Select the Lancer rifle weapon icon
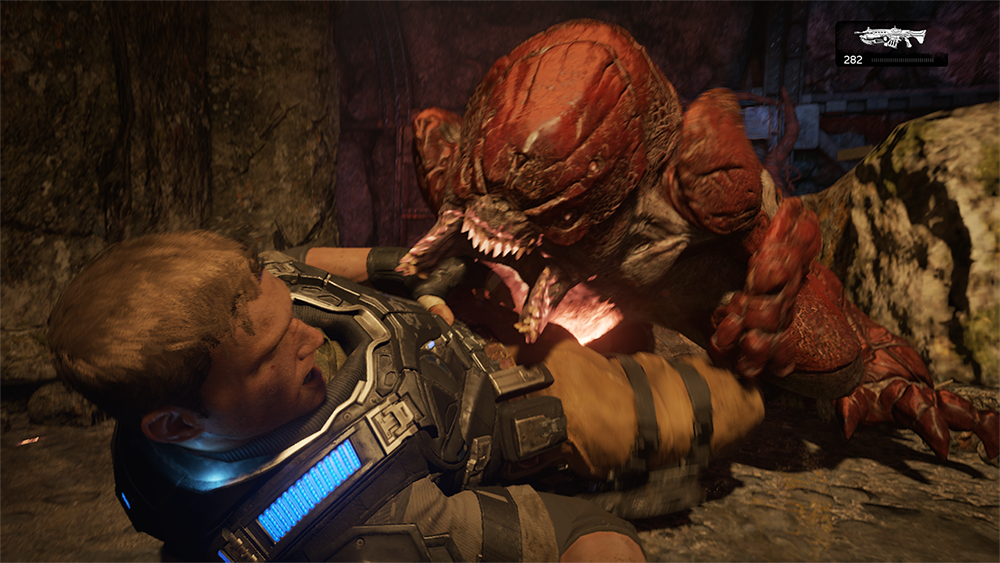The image size is (1000, 563). [891, 37]
